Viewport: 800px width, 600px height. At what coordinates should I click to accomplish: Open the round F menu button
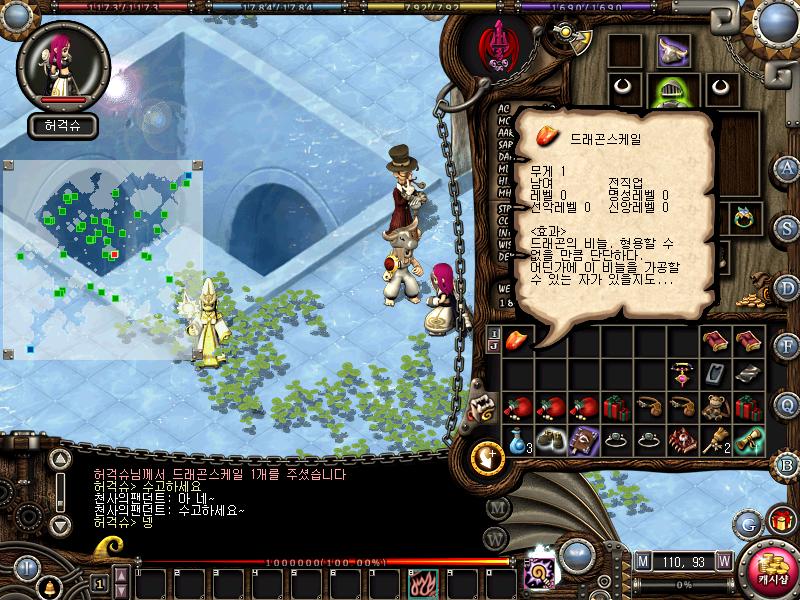(787, 346)
